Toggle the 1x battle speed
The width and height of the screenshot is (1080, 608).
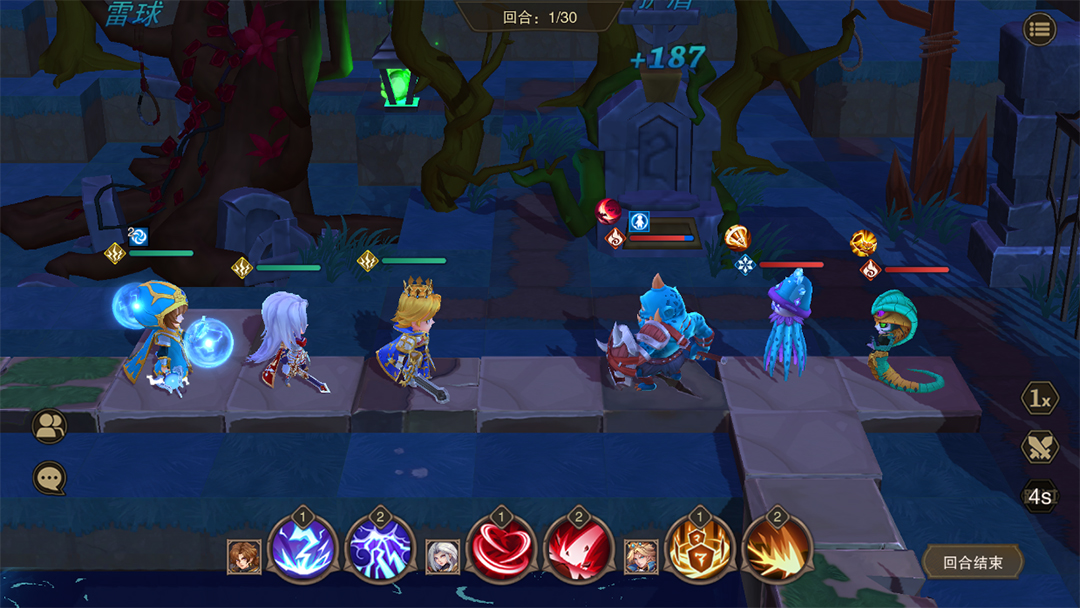click(1040, 399)
